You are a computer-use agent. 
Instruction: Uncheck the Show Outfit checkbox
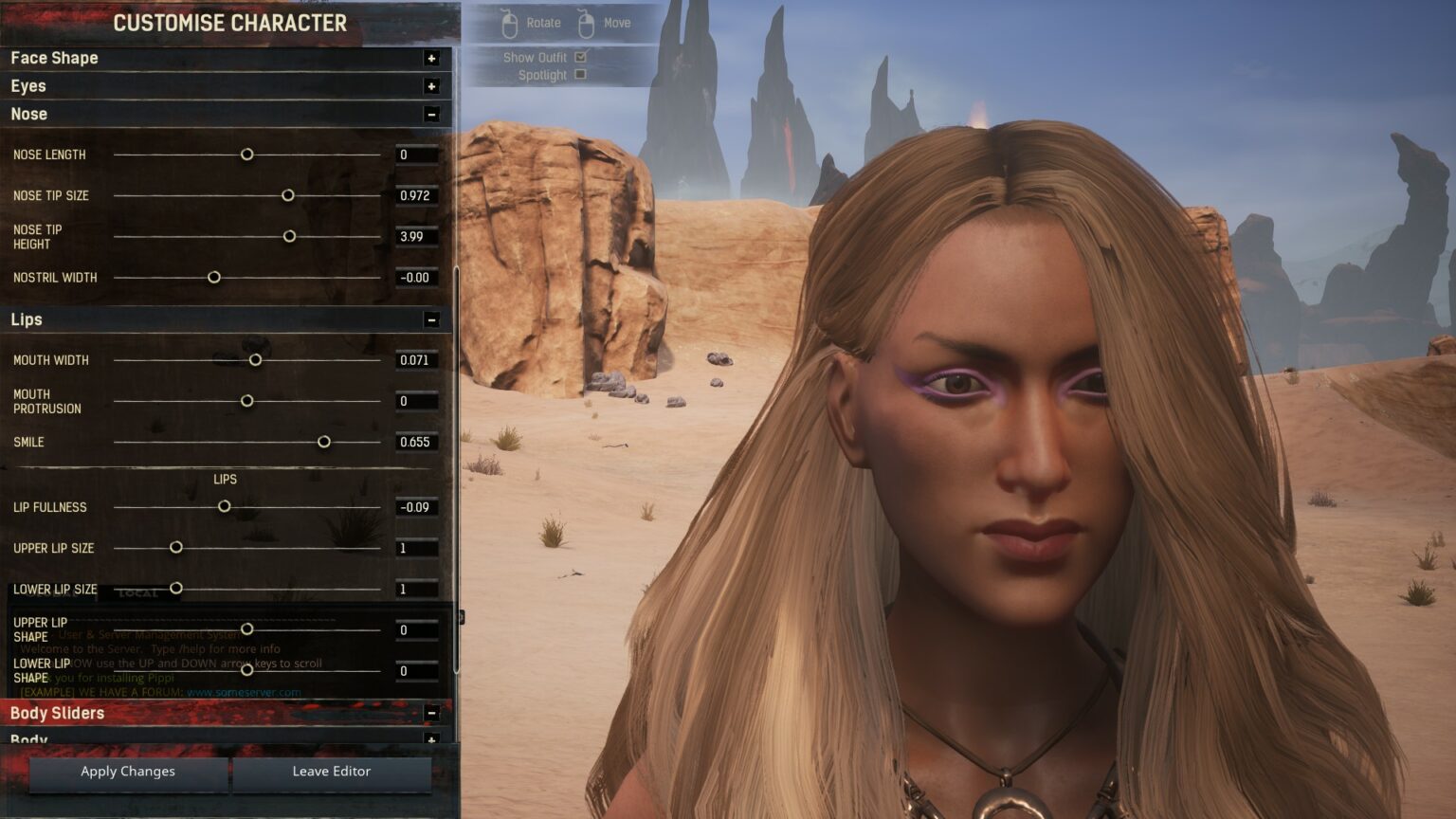tap(580, 56)
